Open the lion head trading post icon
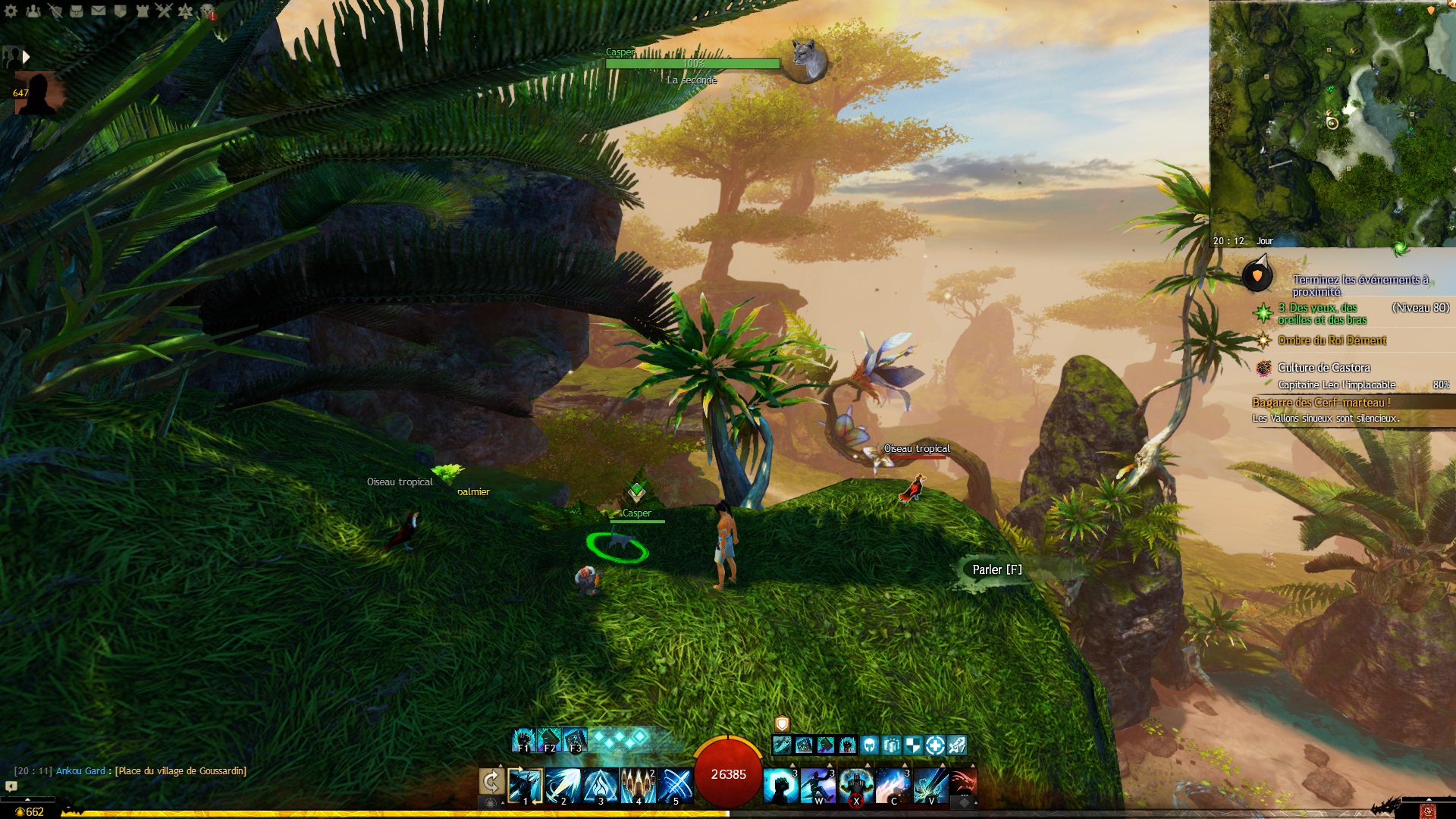Image resolution: width=1456 pixels, height=819 pixels. tap(208, 11)
